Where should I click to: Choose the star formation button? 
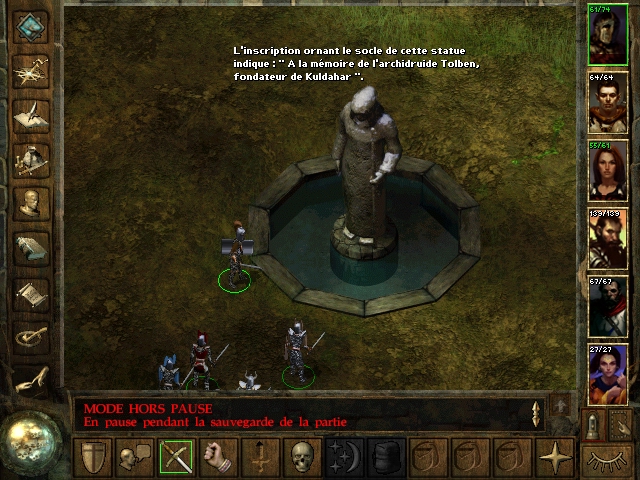(554, 458)
